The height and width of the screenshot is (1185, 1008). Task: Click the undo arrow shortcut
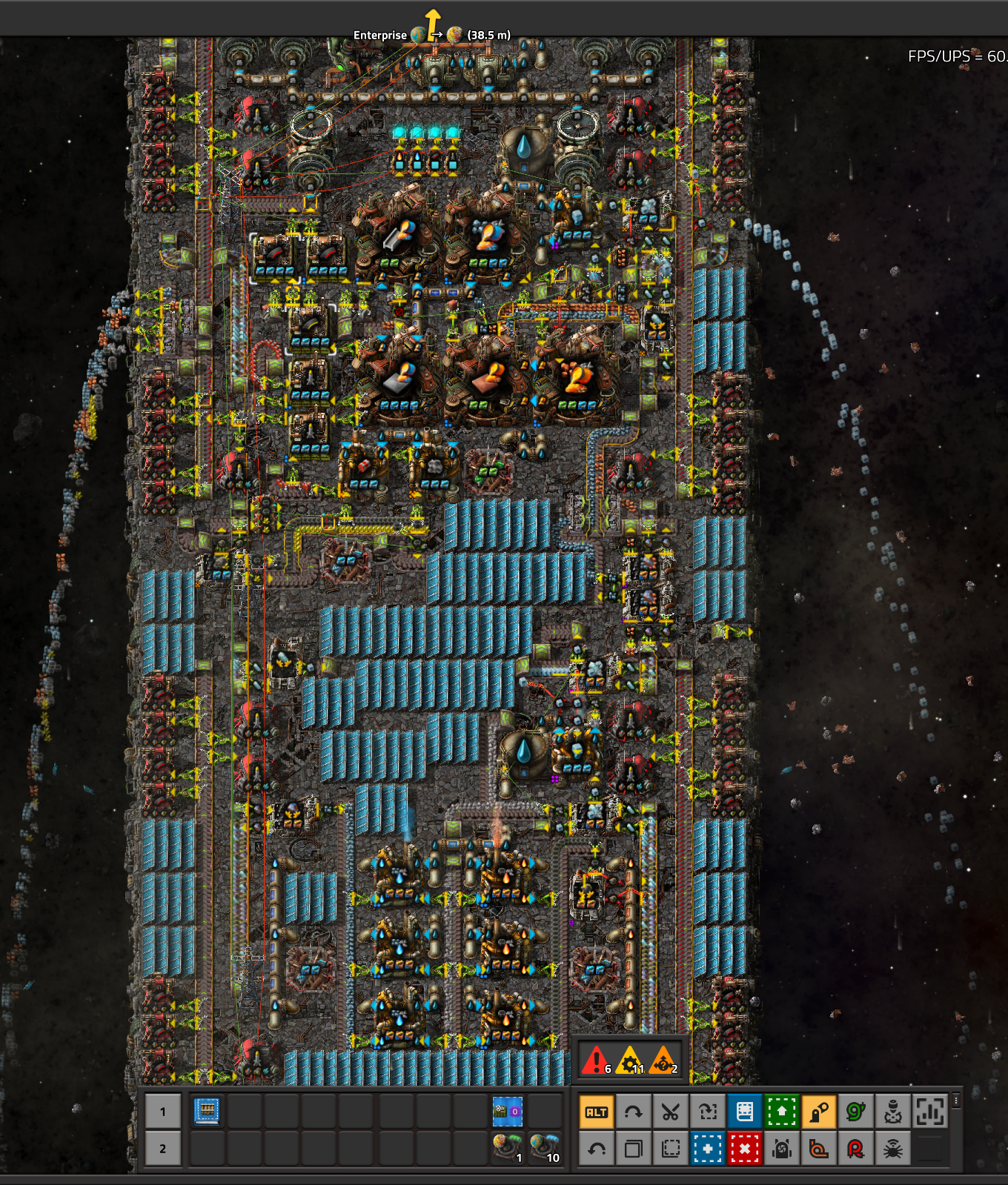(597, 1149)
